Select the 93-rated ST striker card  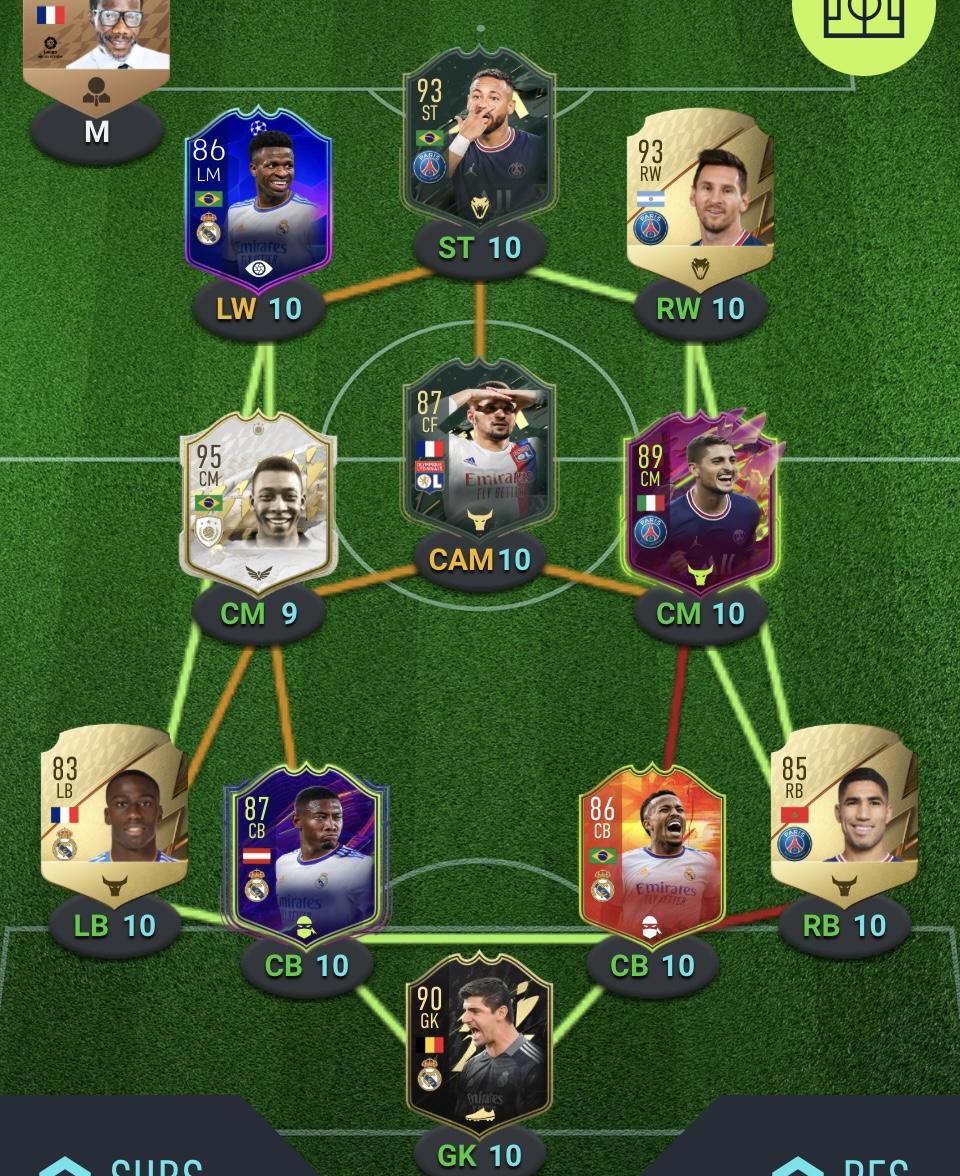pos(480,135)
